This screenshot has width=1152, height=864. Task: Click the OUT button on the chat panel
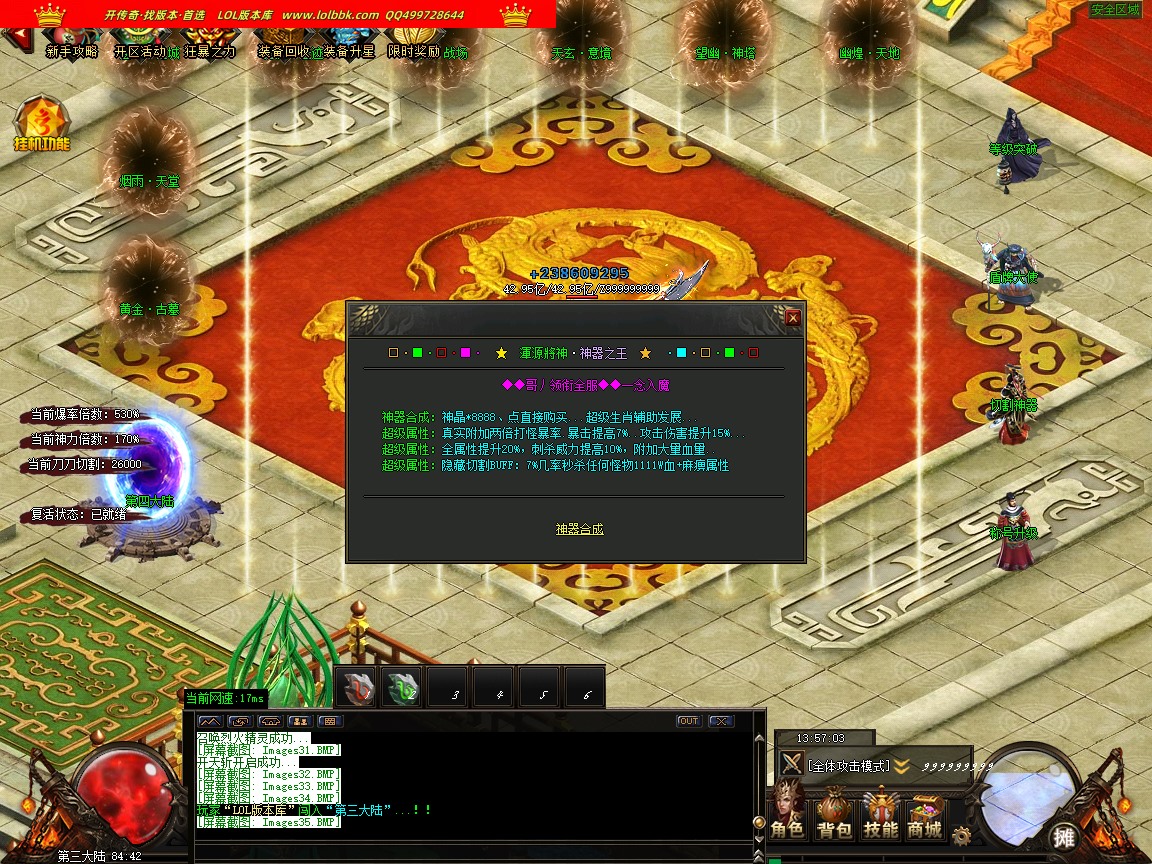tap(688, 721)
